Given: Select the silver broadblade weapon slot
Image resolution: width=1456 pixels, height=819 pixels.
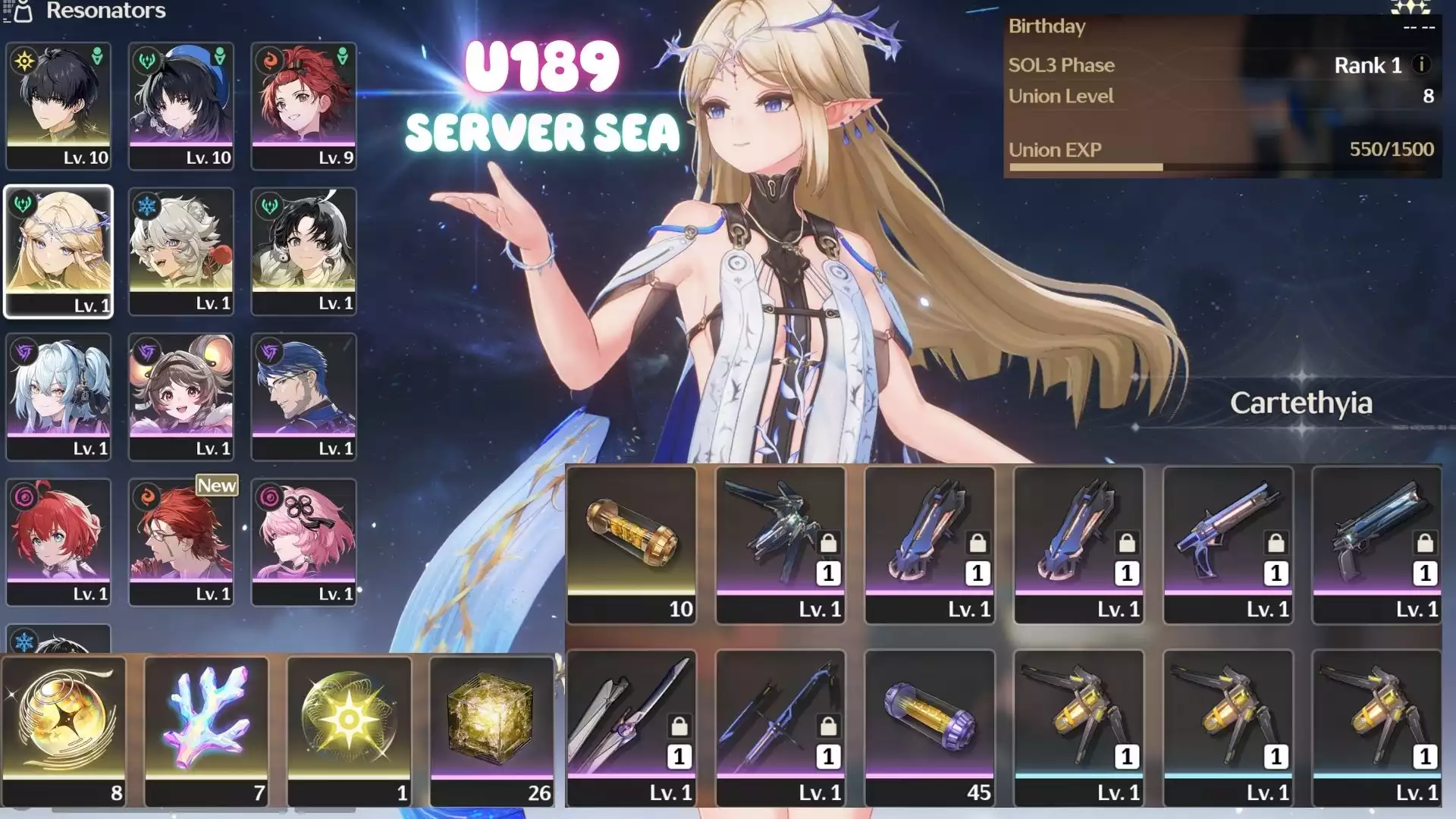Looking at the screenshot, I should point(631,726).
